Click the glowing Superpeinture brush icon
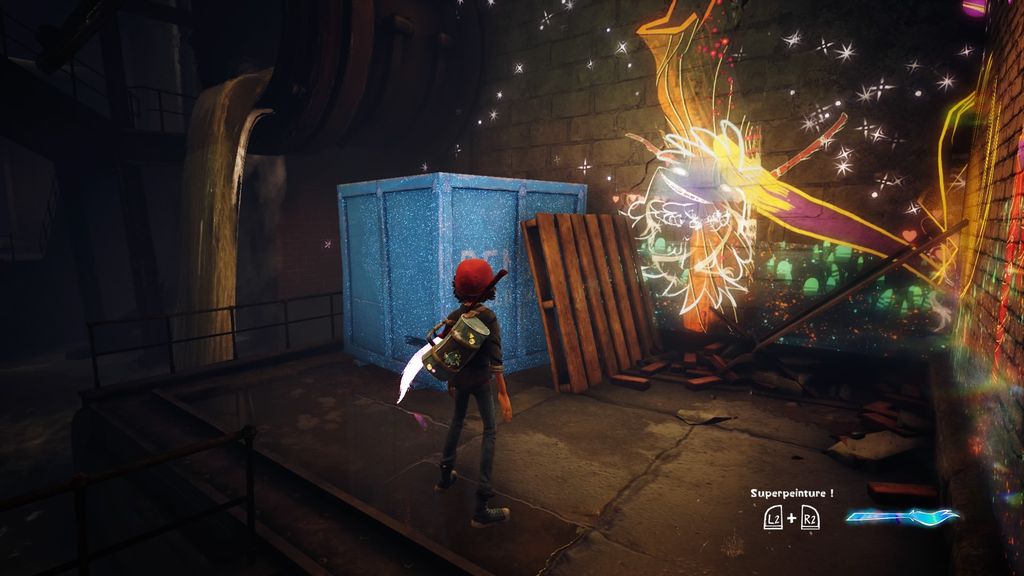 click(x=902, y=517)
